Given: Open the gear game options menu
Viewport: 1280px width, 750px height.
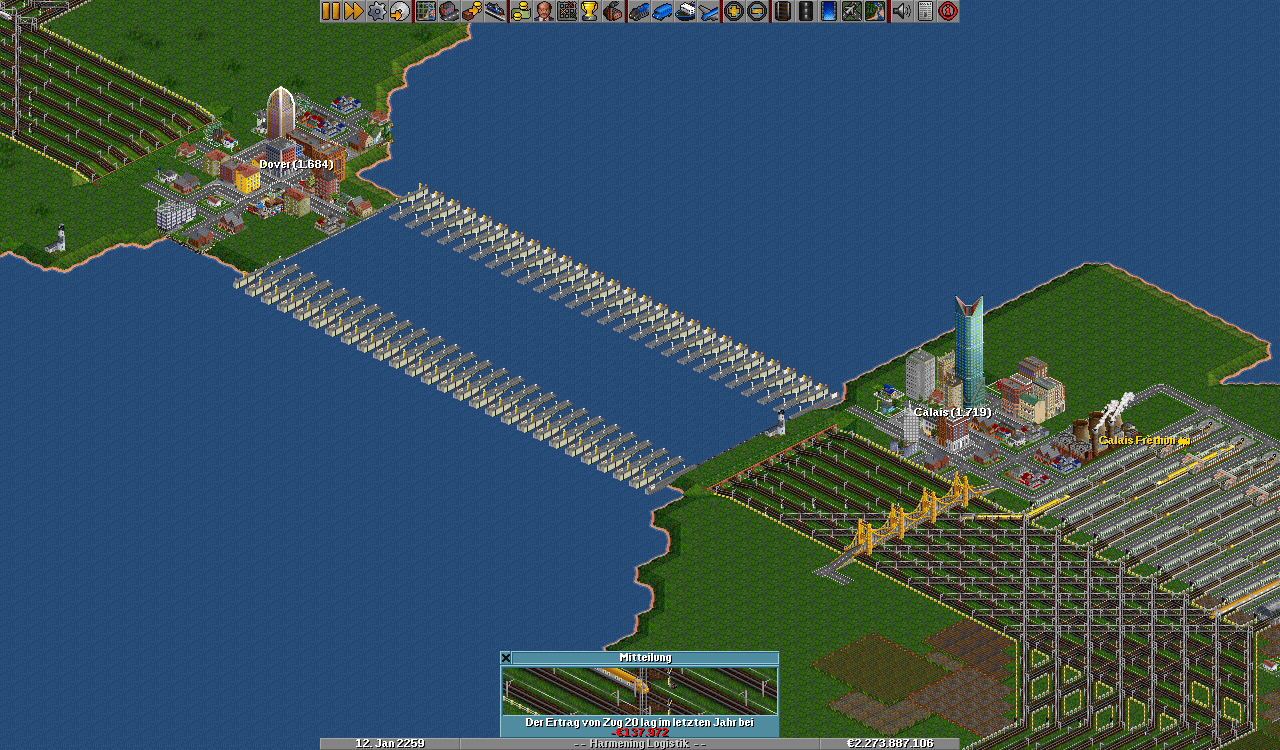Looking at the screenshot, I should pyautogui.click(x=377, y=11).
